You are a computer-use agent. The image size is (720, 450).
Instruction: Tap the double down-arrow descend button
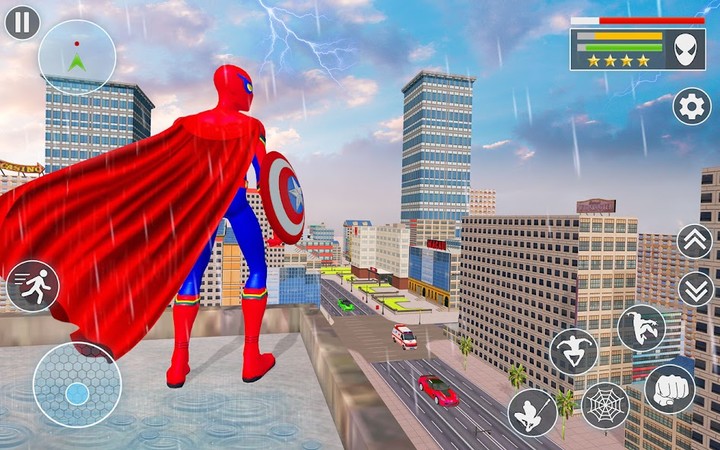(x=695, y=289)
